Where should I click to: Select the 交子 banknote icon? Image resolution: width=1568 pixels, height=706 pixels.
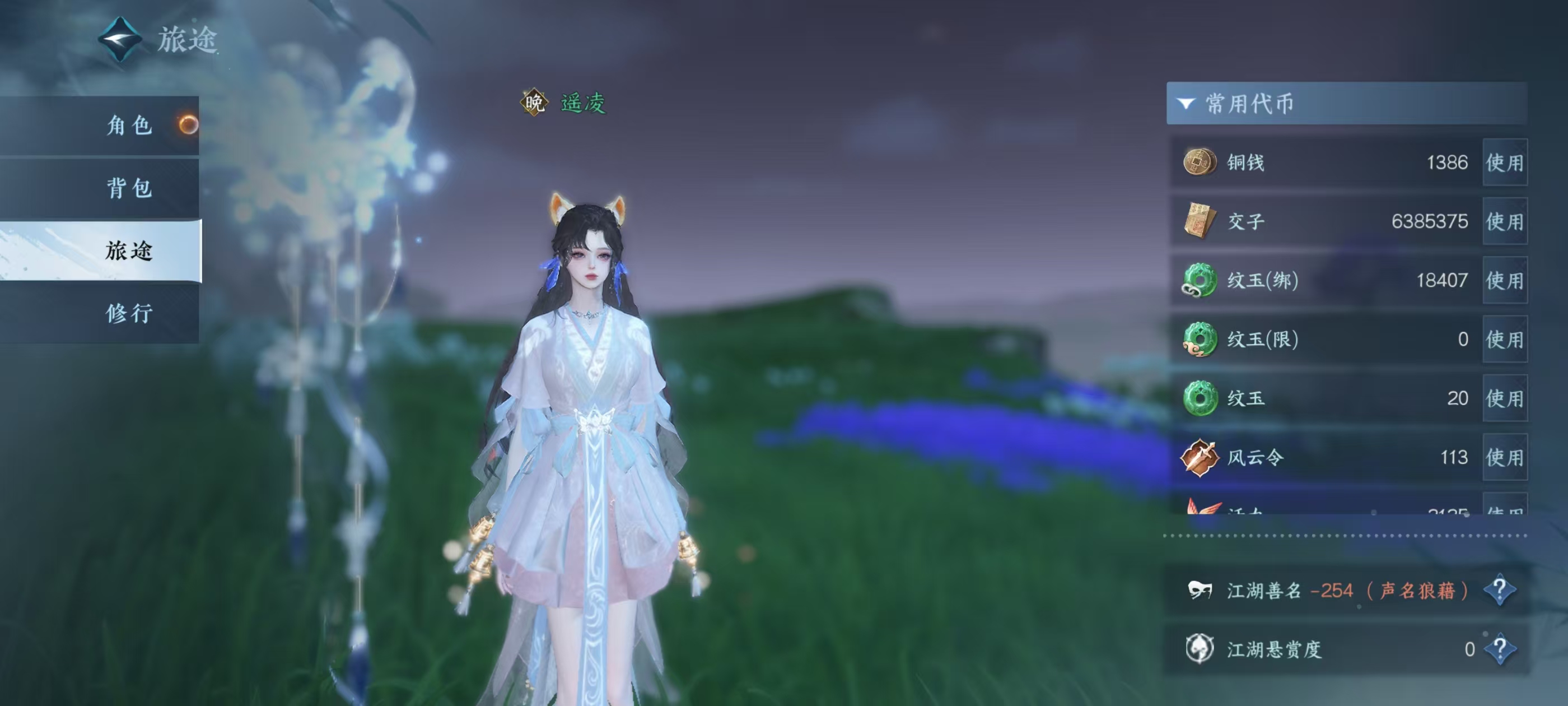[1199, 221]
